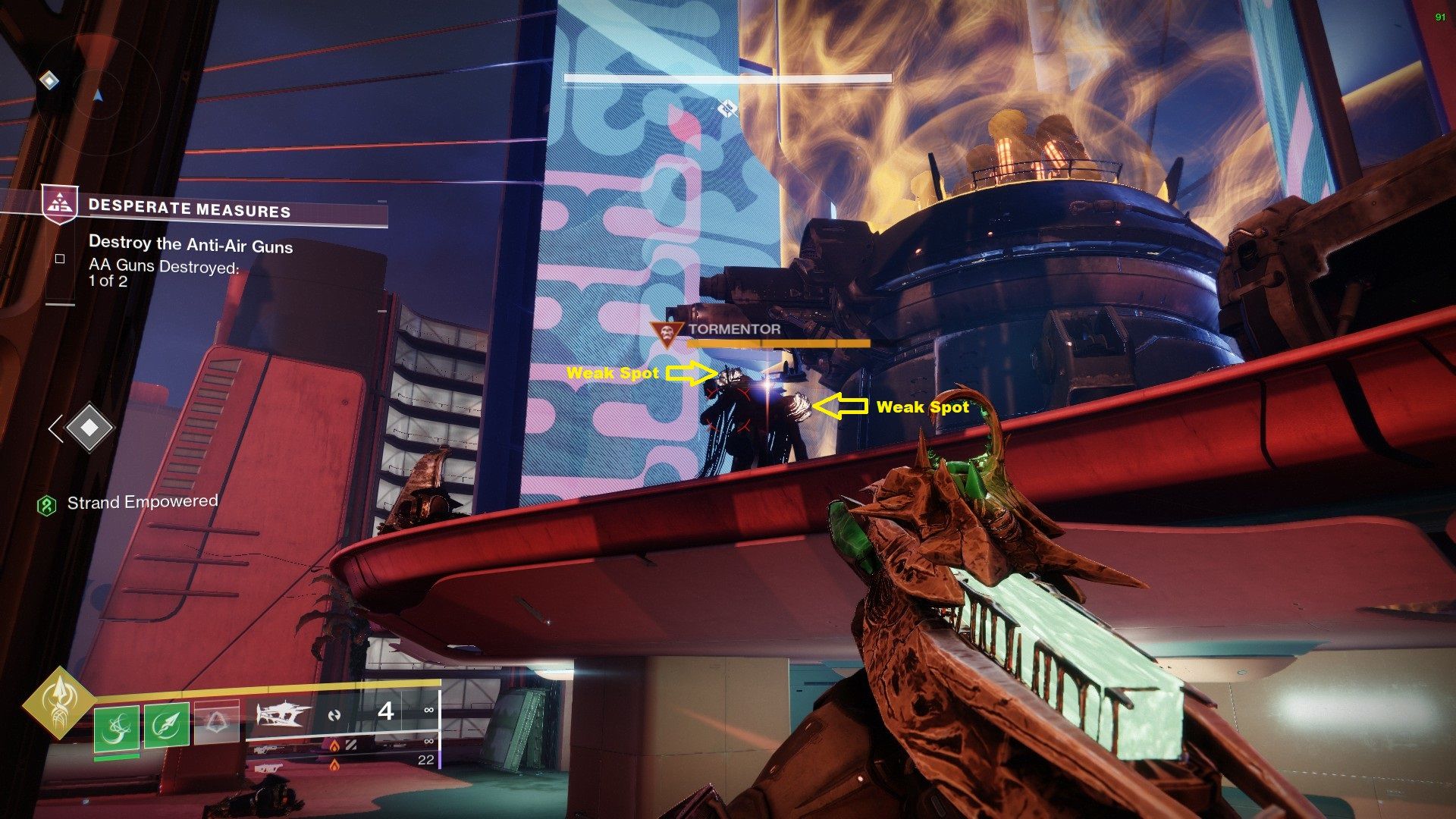This screenshot has height=819, width=1456.
Task: Expand the objective tracker chevron near the waypoint
Action: [x=57, y=428]
